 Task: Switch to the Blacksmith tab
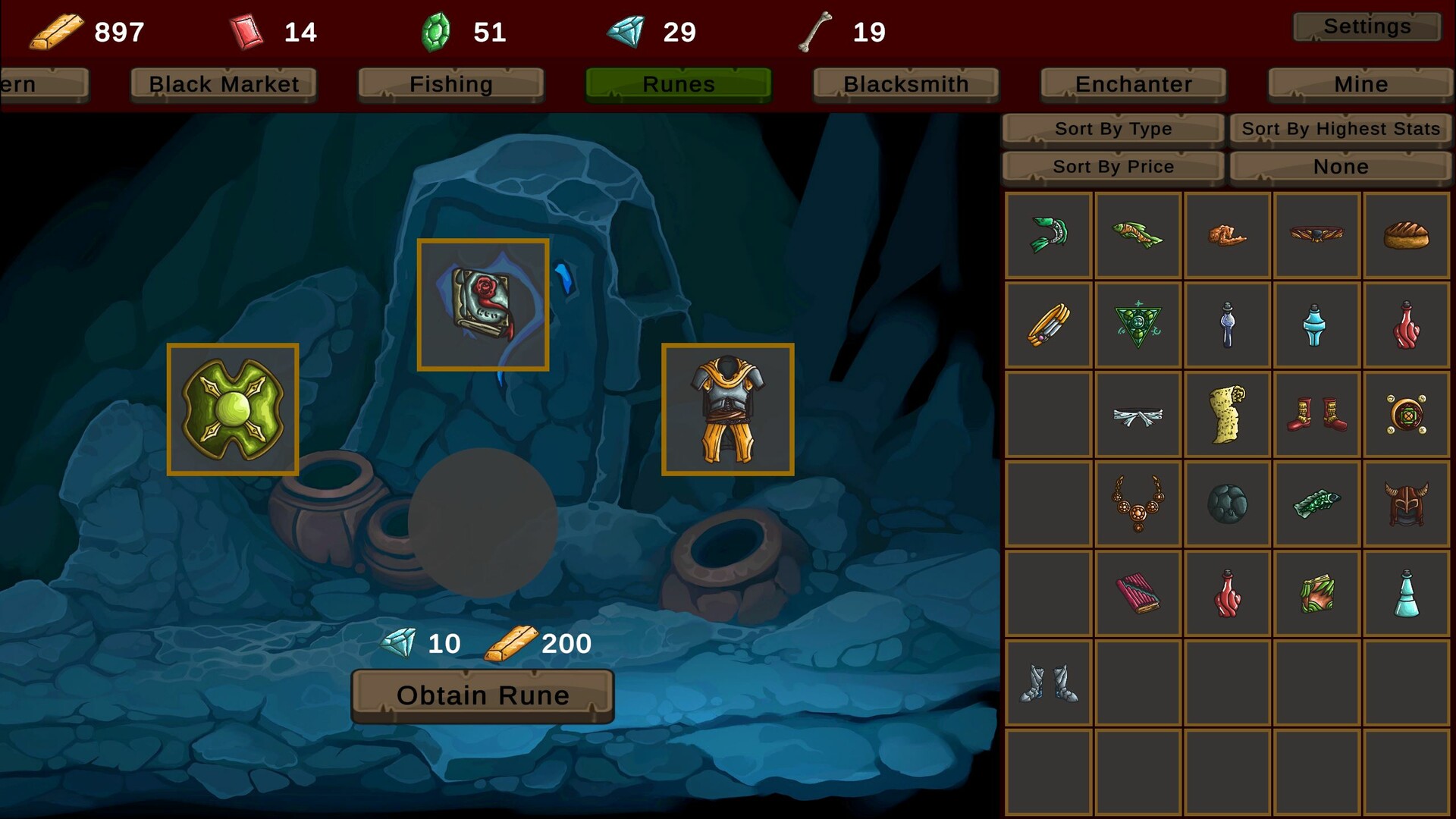tap(905, 84)
